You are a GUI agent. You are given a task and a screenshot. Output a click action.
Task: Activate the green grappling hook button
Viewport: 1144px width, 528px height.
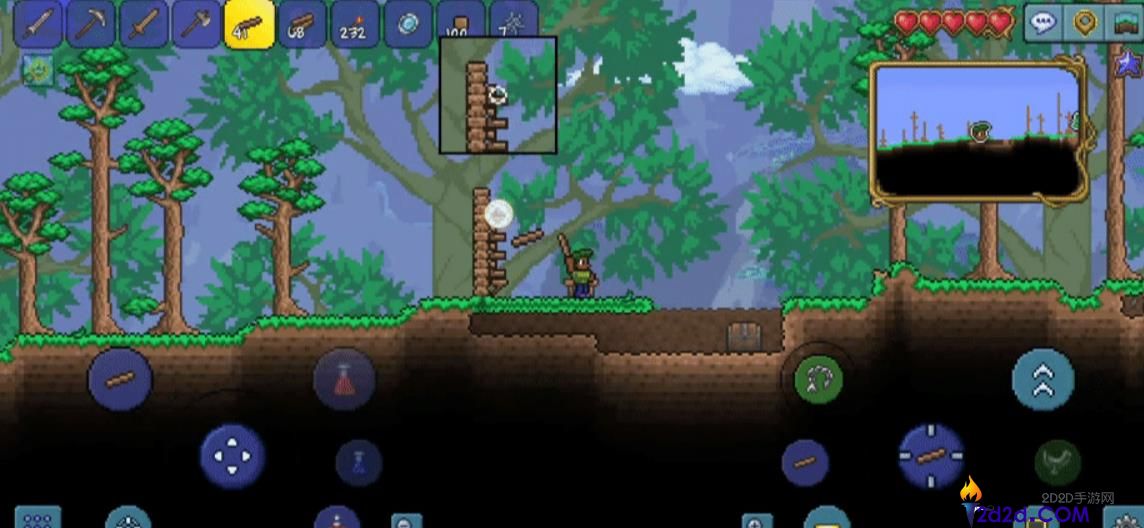[818, 380]
